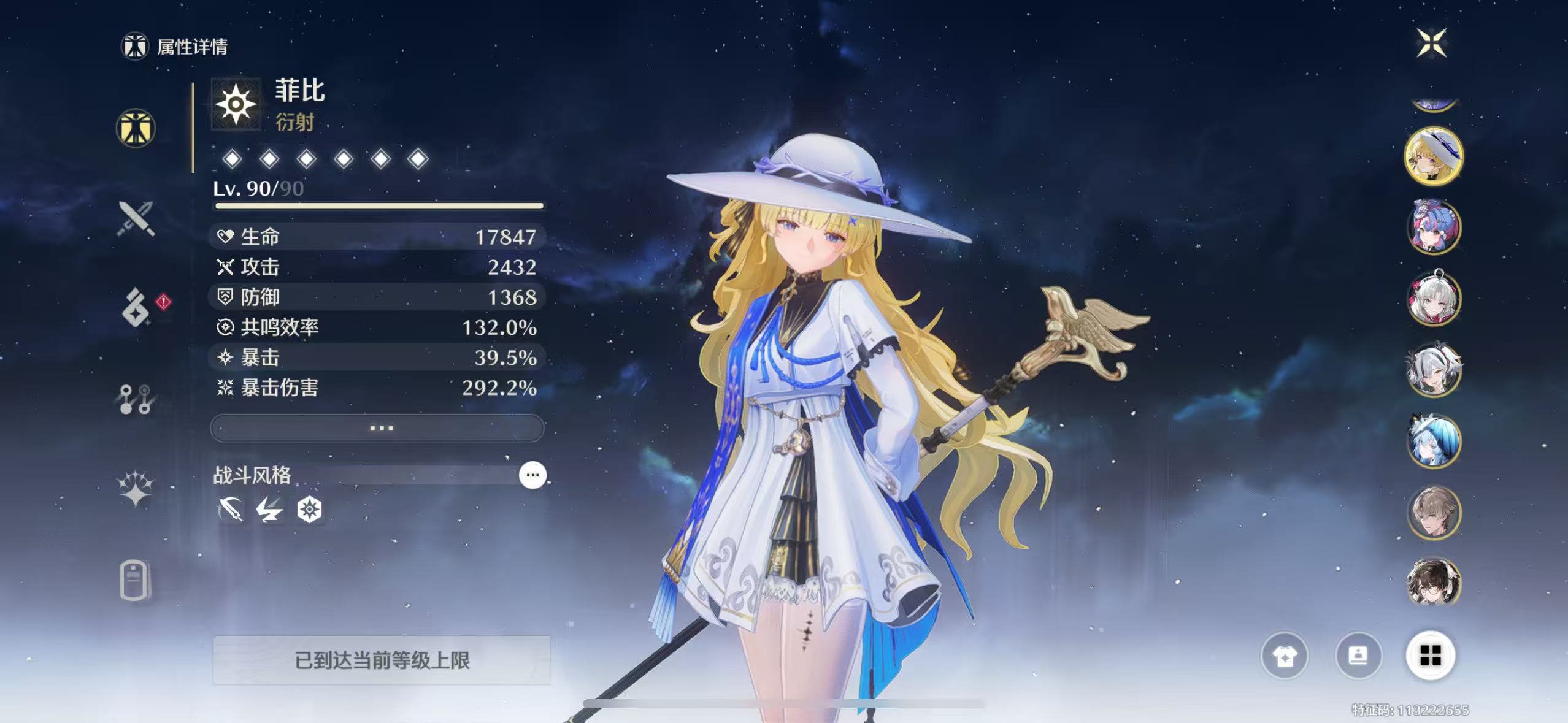The height and width of the screenshot is (723, 1568).
Task: Select the attributes tab with human figure
Action: tap(136, 128)
